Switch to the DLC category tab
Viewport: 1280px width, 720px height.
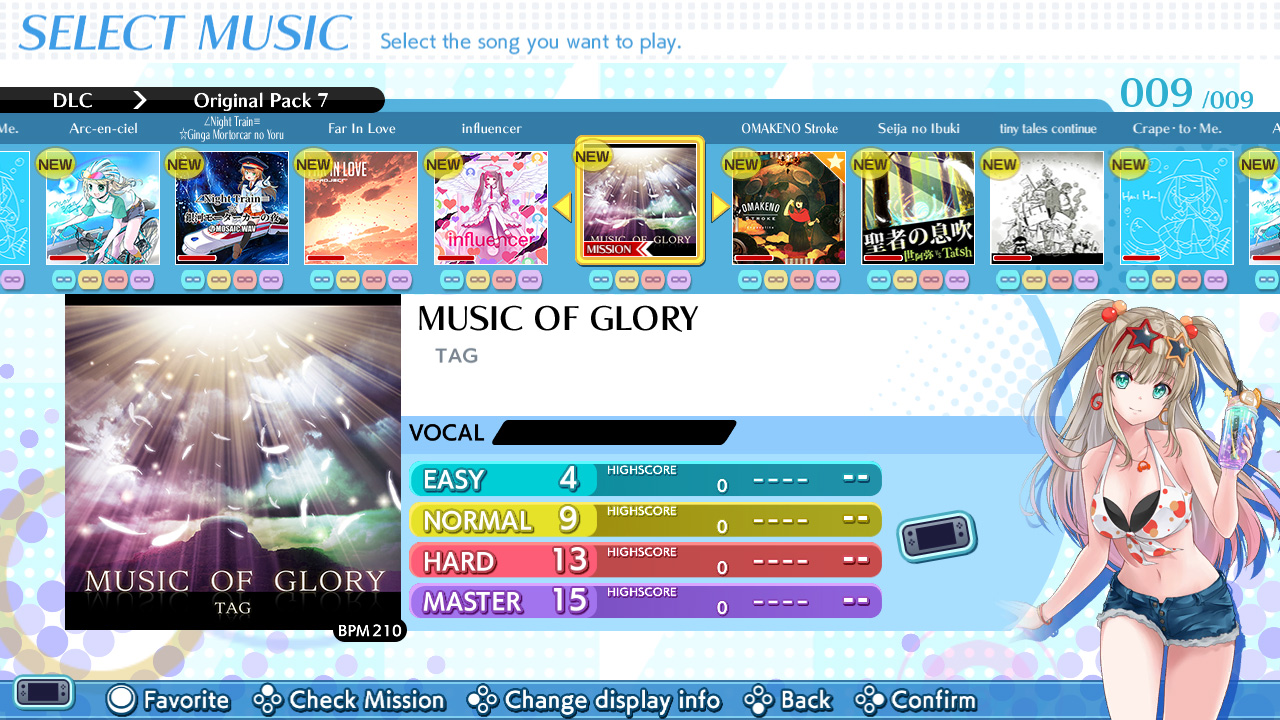71,100
